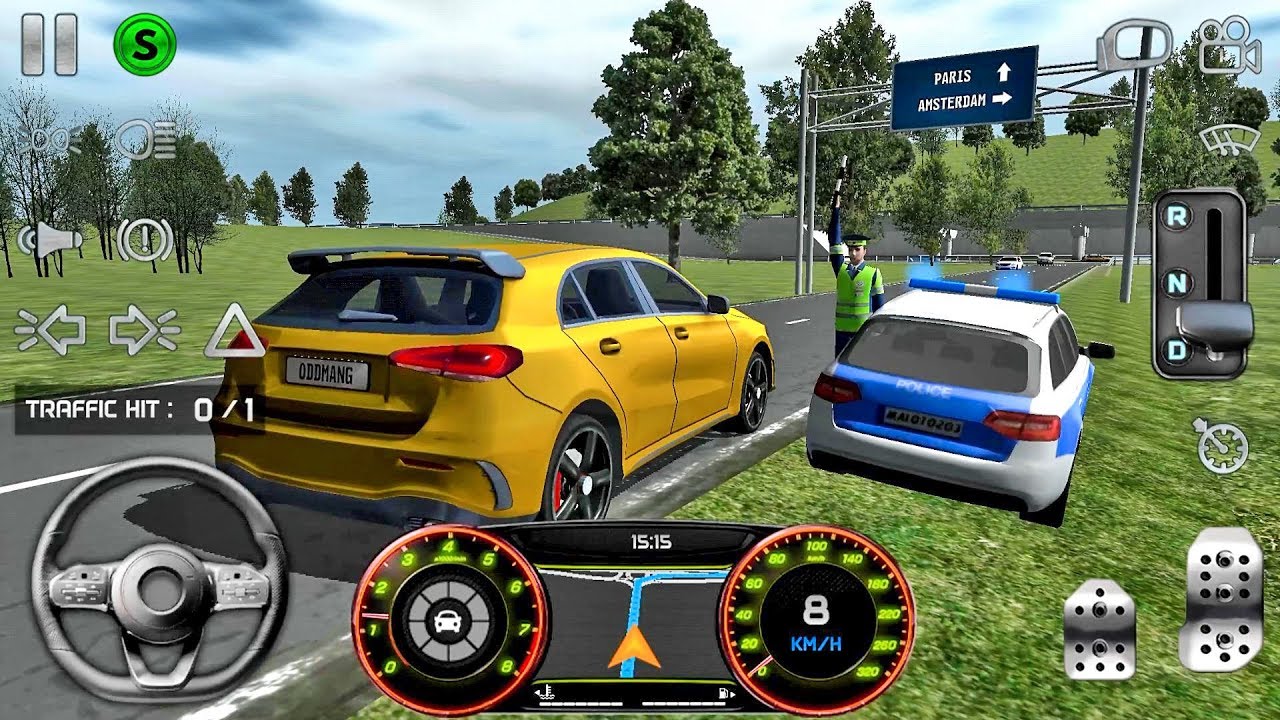Turn on the hazard warning triangle
This screenshot has height=720, width=1280.
tap(235, 332)
